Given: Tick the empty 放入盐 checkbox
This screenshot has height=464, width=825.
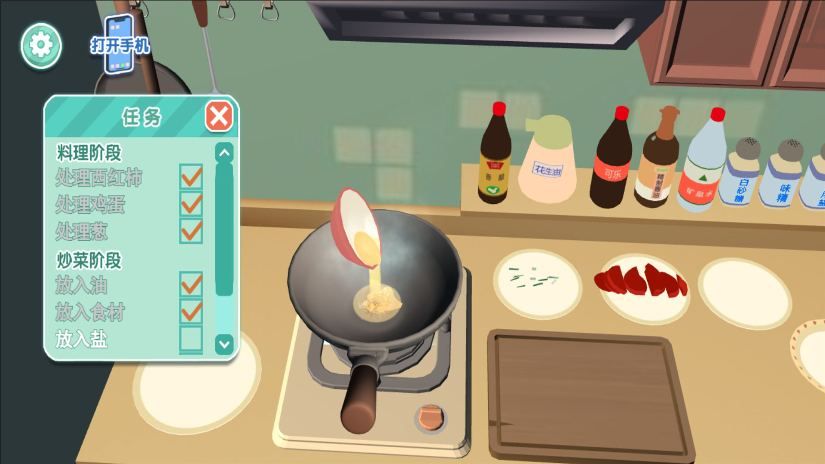Looking at the screenshot, I should tap(191, 339).
